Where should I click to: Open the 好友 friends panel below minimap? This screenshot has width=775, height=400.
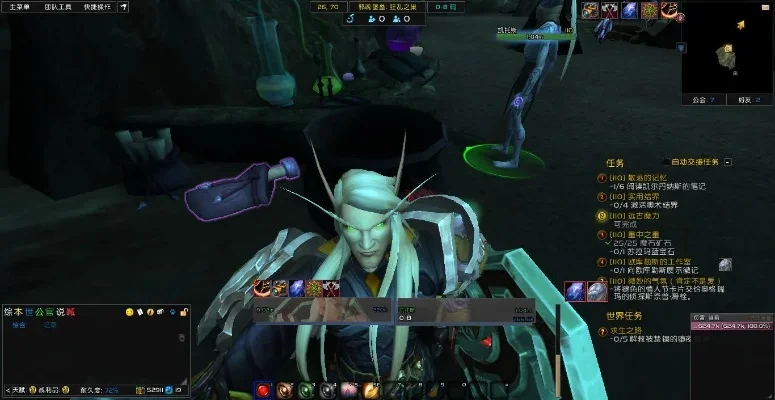tap(744, 100)
